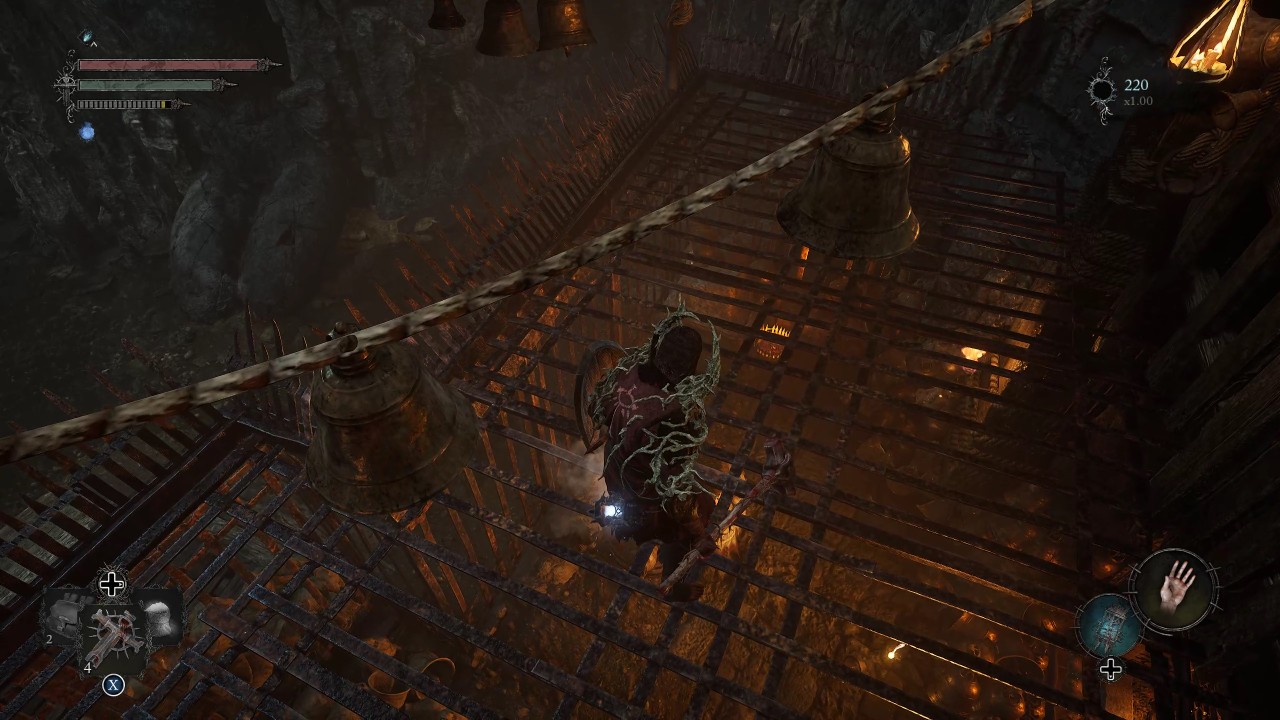Select the white powder consumable item
1280x720 pixels.
click(x=160, y=617)
